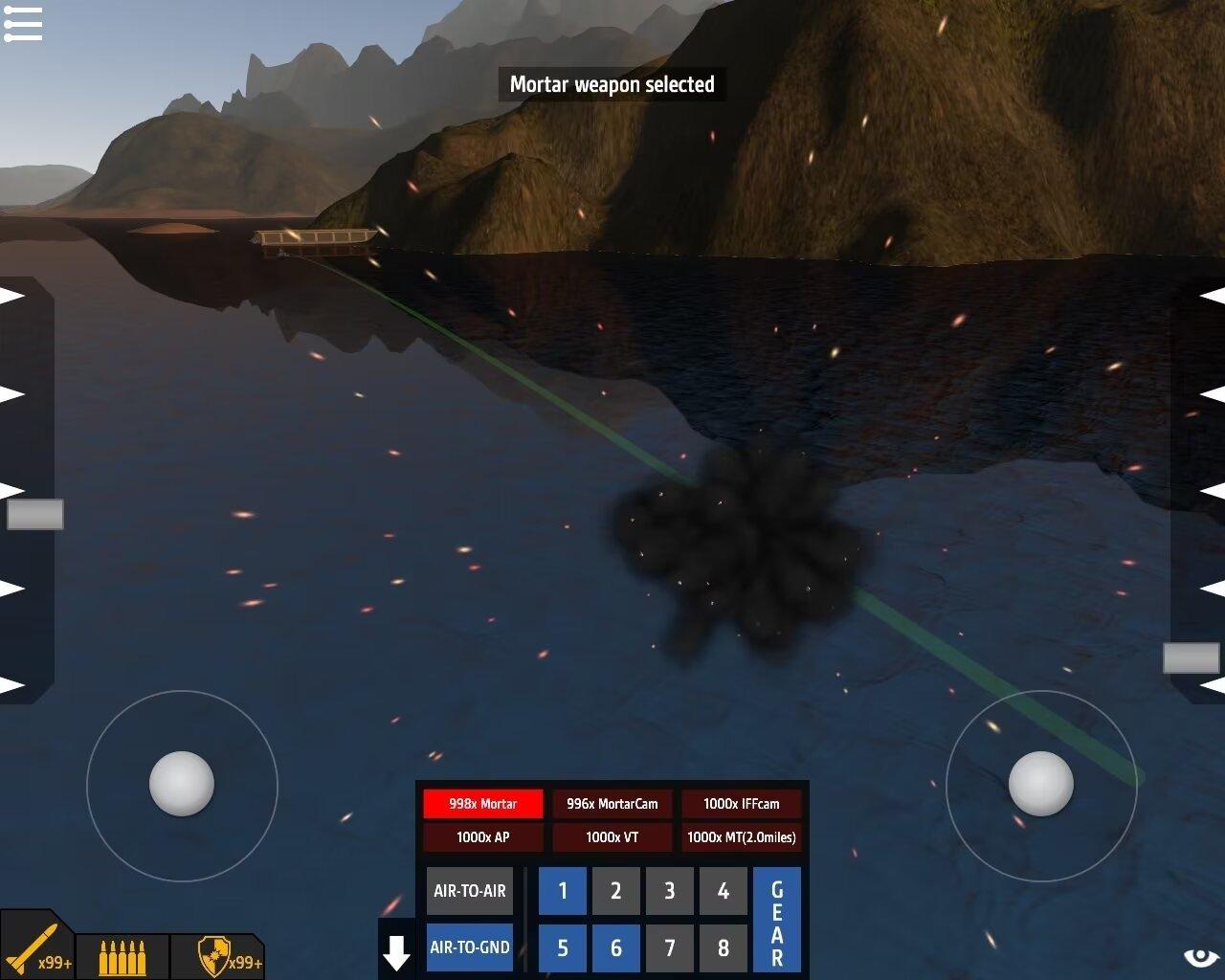The height and width of the screenshot is (980, 1225).
Task: Toggle activation group 2
Action: pyautogui.click(x=616, y=891)
